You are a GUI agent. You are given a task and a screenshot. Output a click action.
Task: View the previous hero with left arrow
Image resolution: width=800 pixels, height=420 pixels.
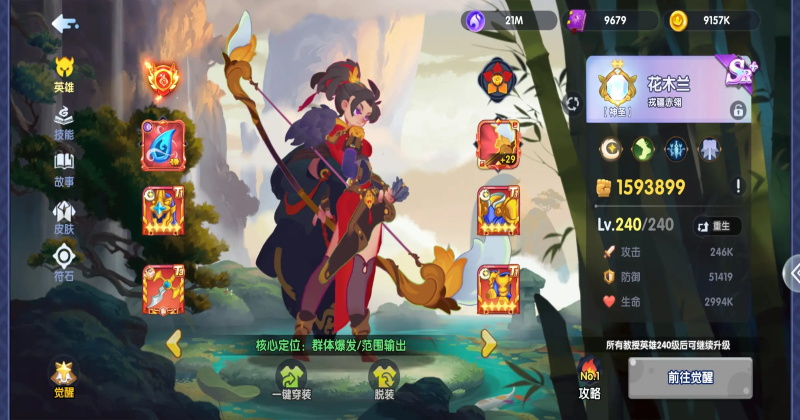pyautogui.click(x=174, y=343)
